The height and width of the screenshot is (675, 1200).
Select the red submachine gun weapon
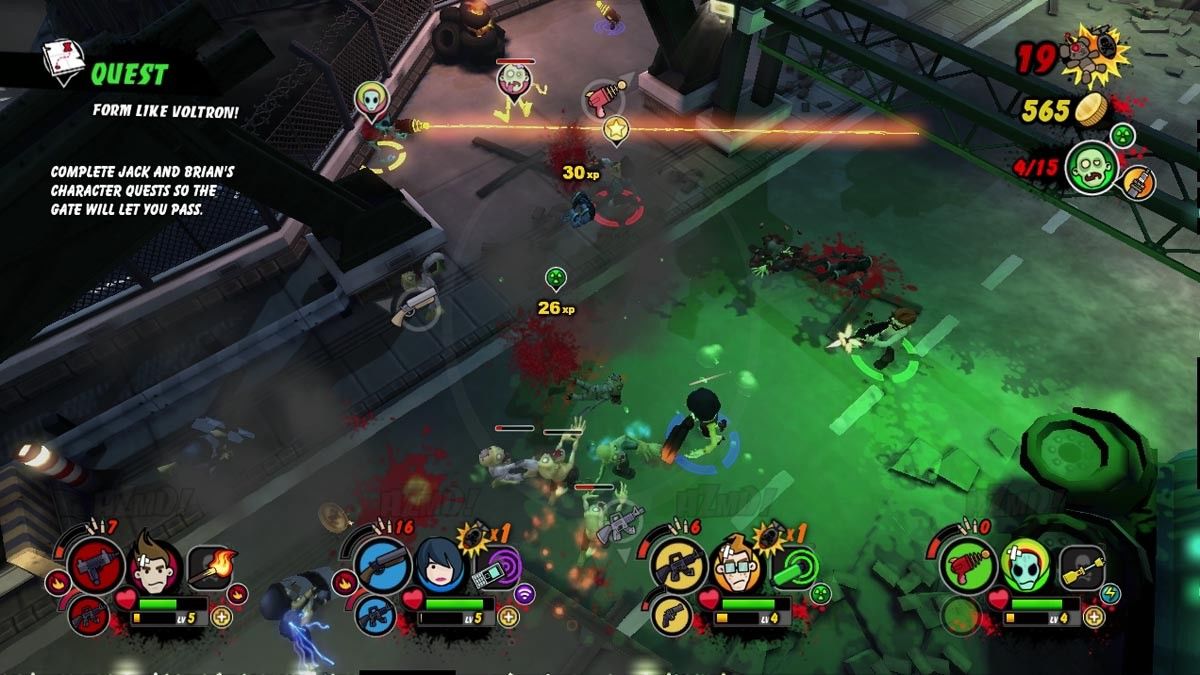click(96, 565)
